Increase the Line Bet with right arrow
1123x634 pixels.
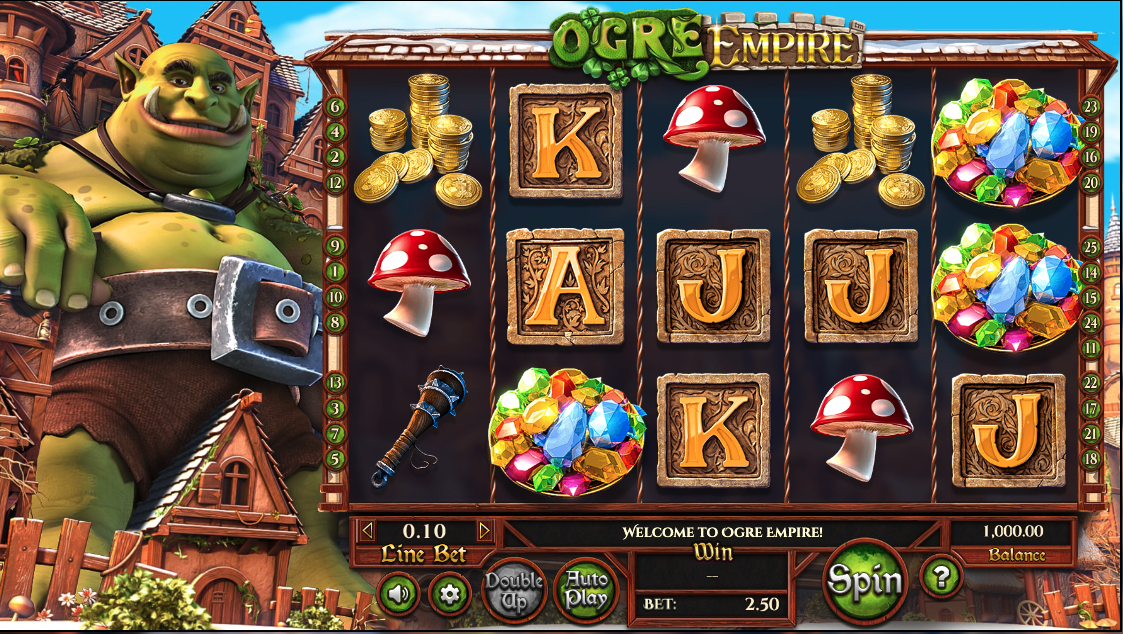(x=484, y=530)
